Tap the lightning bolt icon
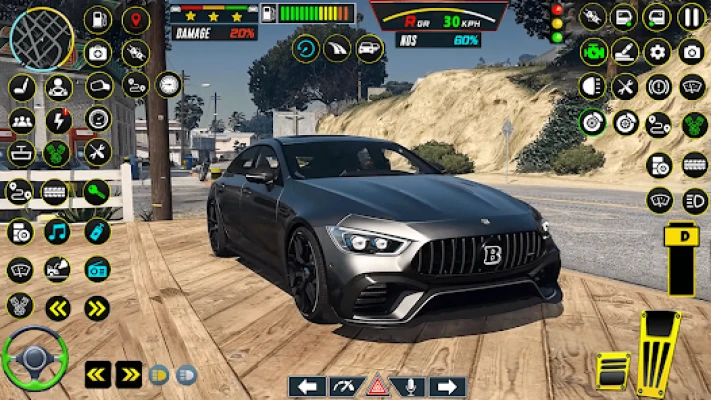The image size is (711, 400). pyautogui.click(x=59, y=120)
